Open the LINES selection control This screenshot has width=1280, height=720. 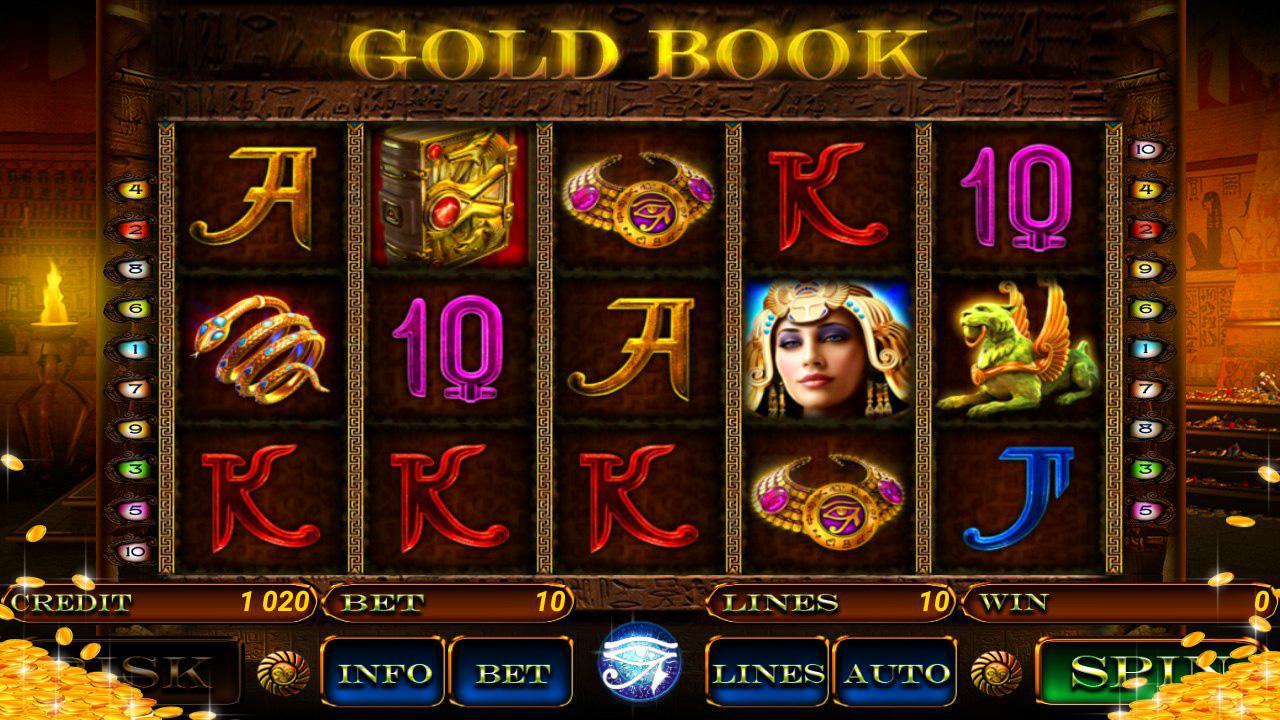pos(765,672)
